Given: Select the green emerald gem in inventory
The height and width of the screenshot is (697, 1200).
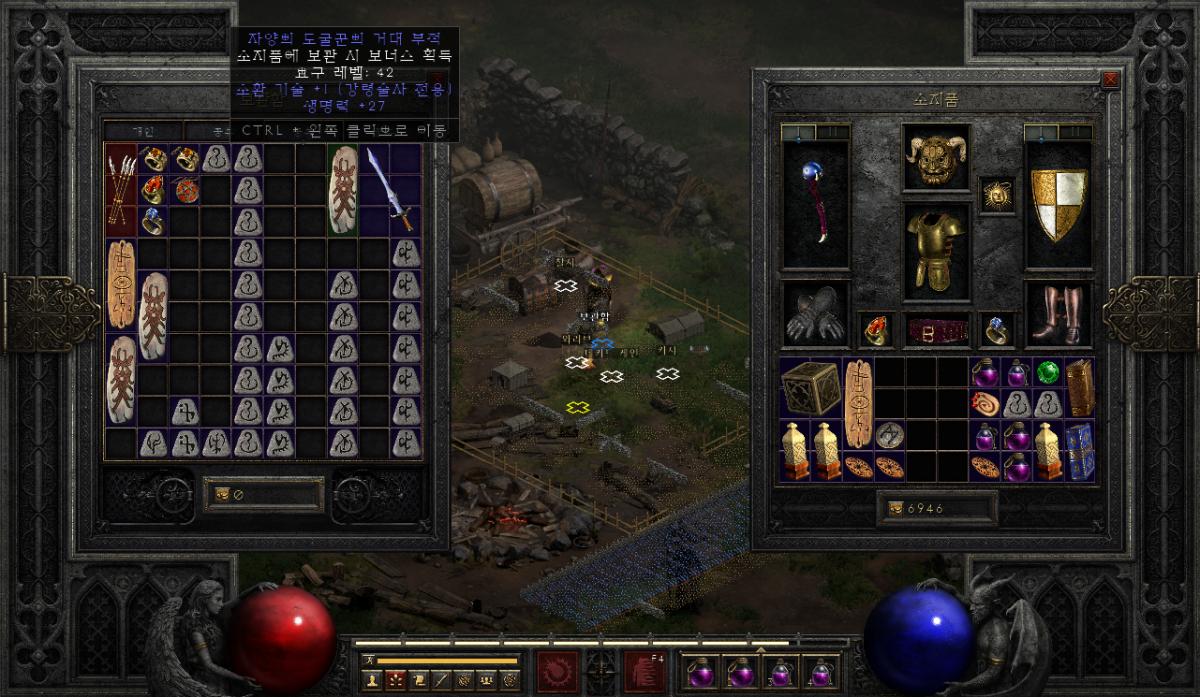Looking at the screenshot, I should (1048, 373).
